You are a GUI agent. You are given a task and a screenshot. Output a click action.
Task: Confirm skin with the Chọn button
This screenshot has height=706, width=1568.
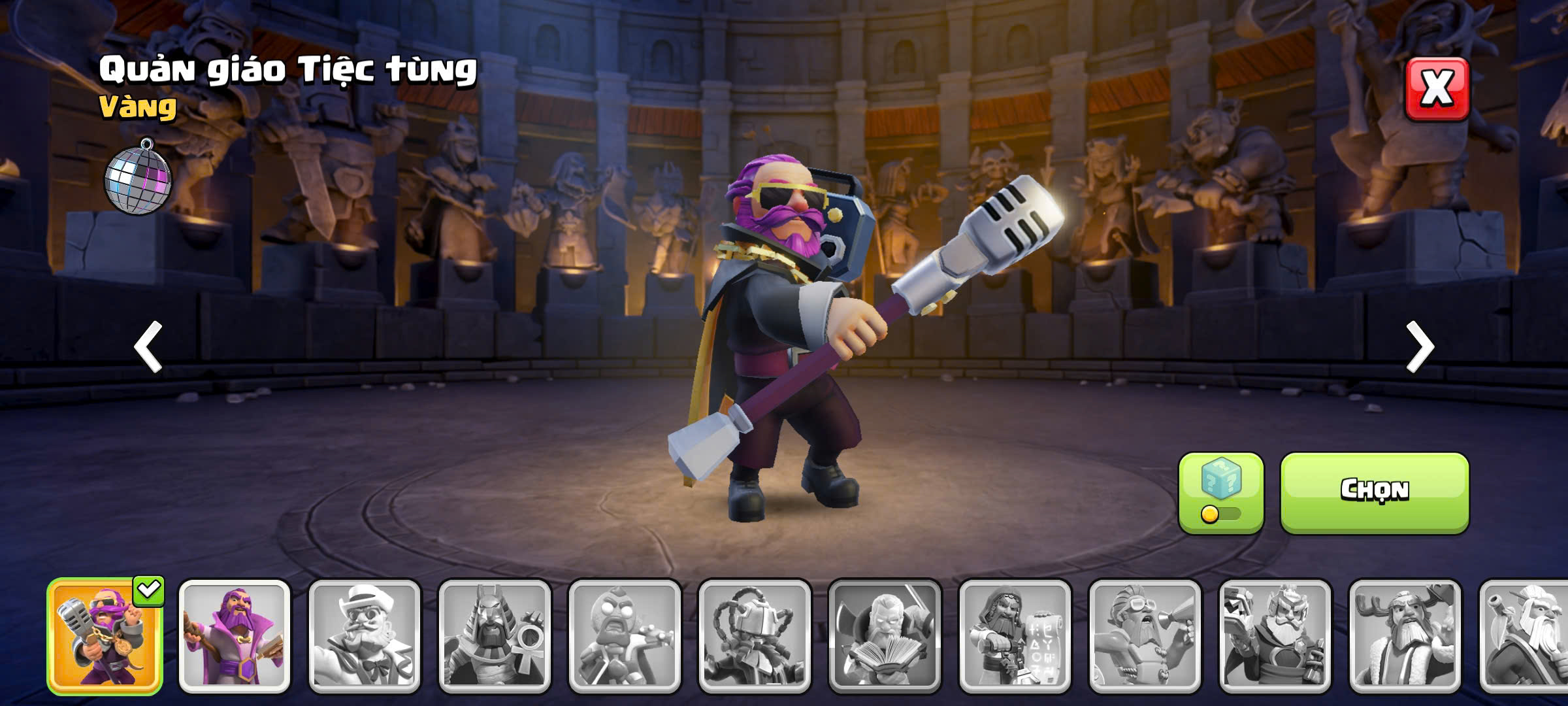[x=1374, y=492]
